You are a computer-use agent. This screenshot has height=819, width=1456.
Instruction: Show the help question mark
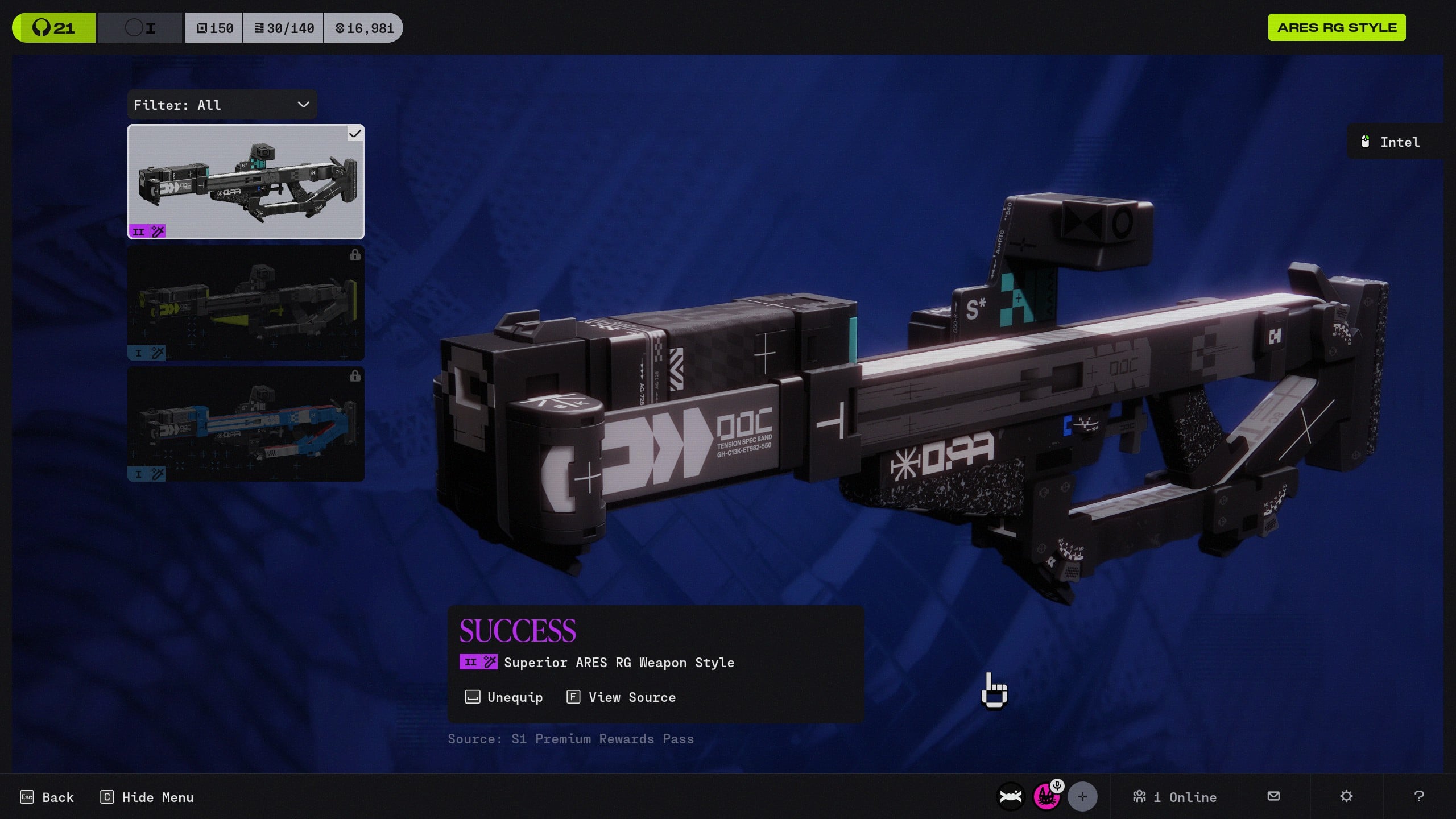point(1419,796)
